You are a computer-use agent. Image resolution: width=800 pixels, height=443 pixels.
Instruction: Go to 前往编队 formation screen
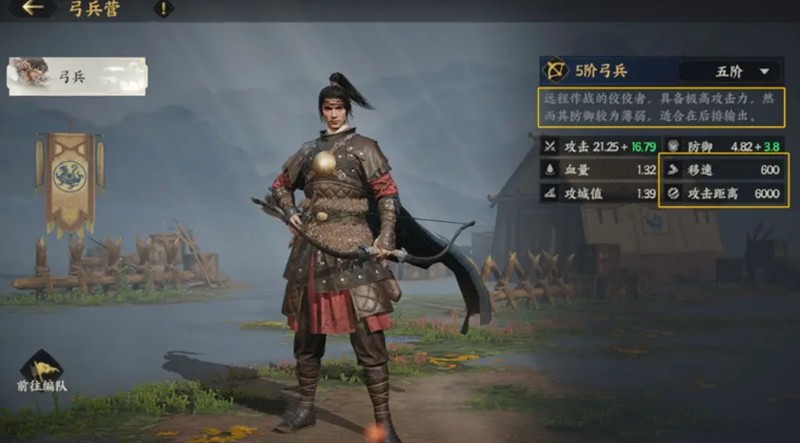(x=42, y=372)
